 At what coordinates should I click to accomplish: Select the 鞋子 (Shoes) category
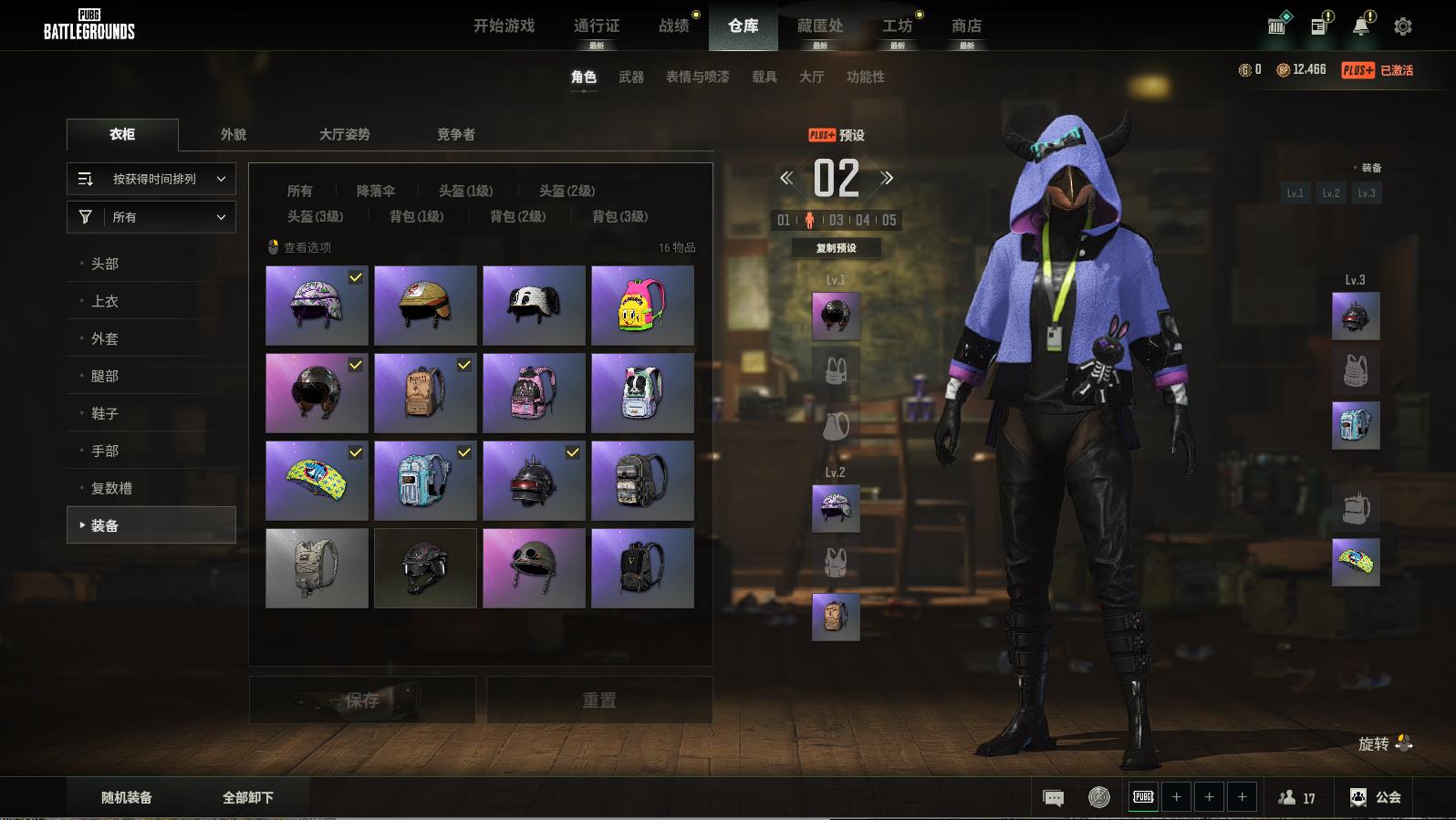pyautogui.click(x=105, y=413)
